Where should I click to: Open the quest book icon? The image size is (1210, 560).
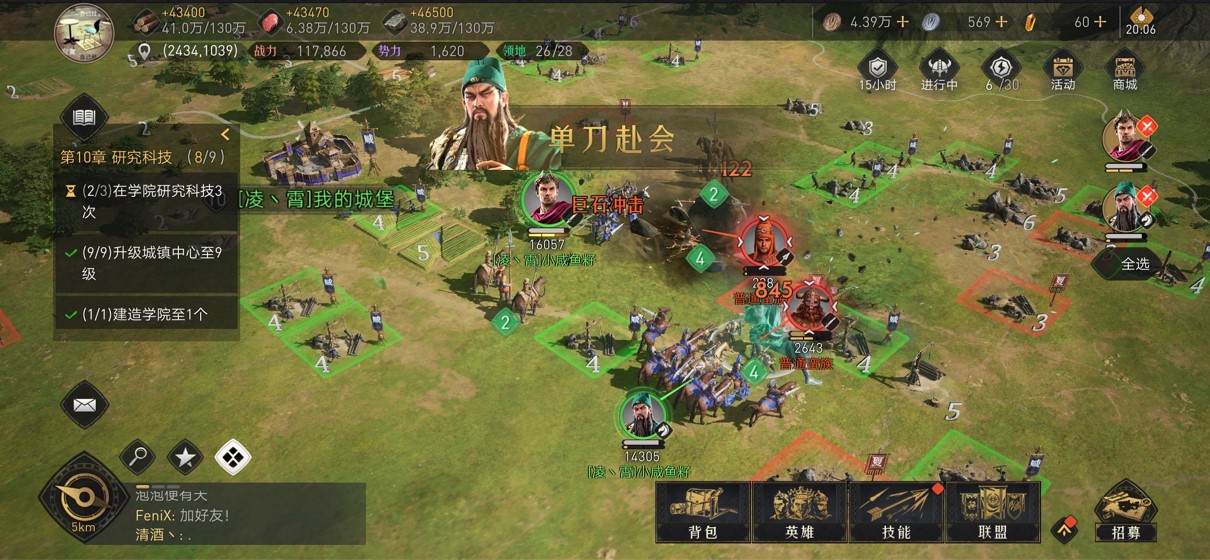point(84,119)
